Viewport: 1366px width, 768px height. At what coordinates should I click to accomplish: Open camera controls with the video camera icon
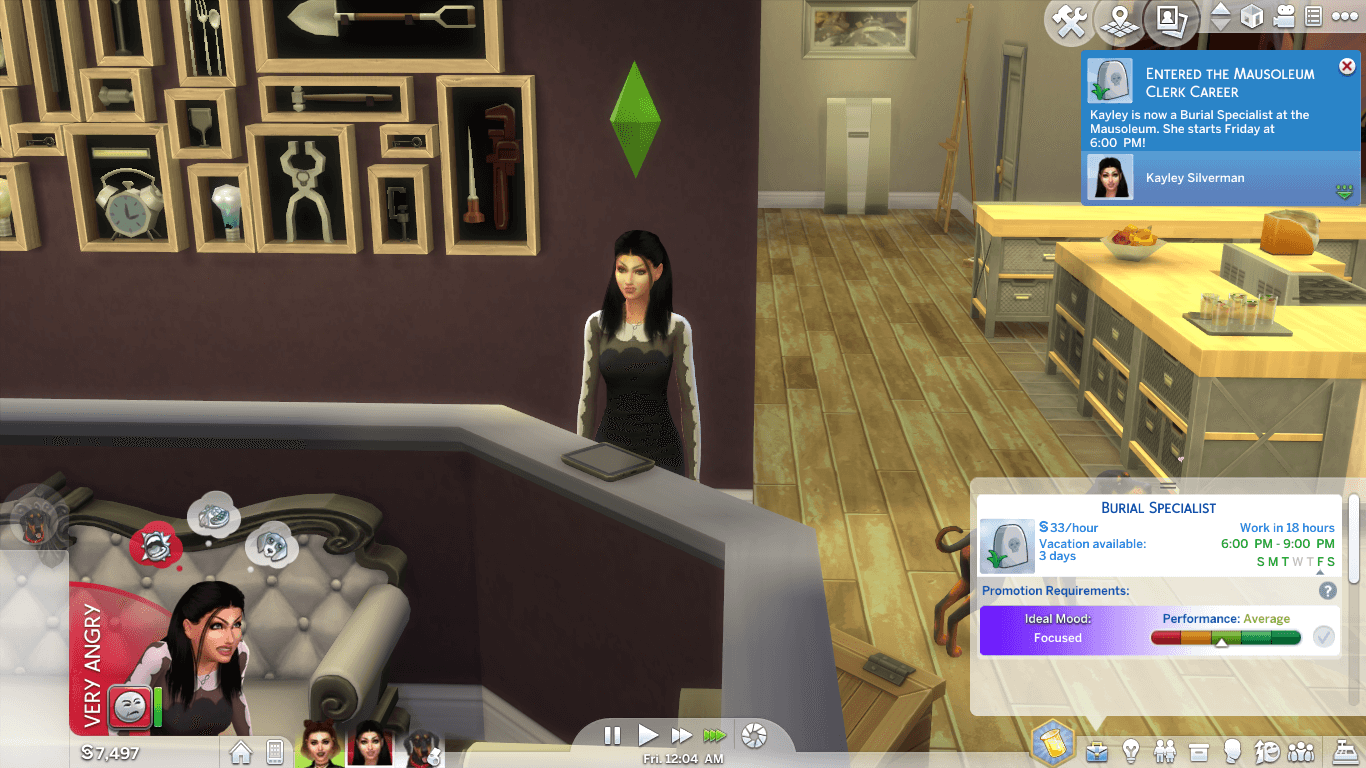tap(1283, 17)
